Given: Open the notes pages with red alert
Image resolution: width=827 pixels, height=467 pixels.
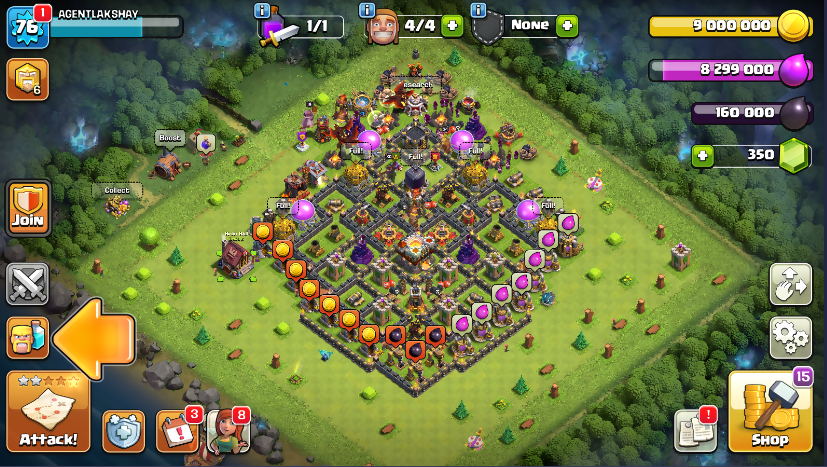Looking at the screenshot, I should 695,430.
